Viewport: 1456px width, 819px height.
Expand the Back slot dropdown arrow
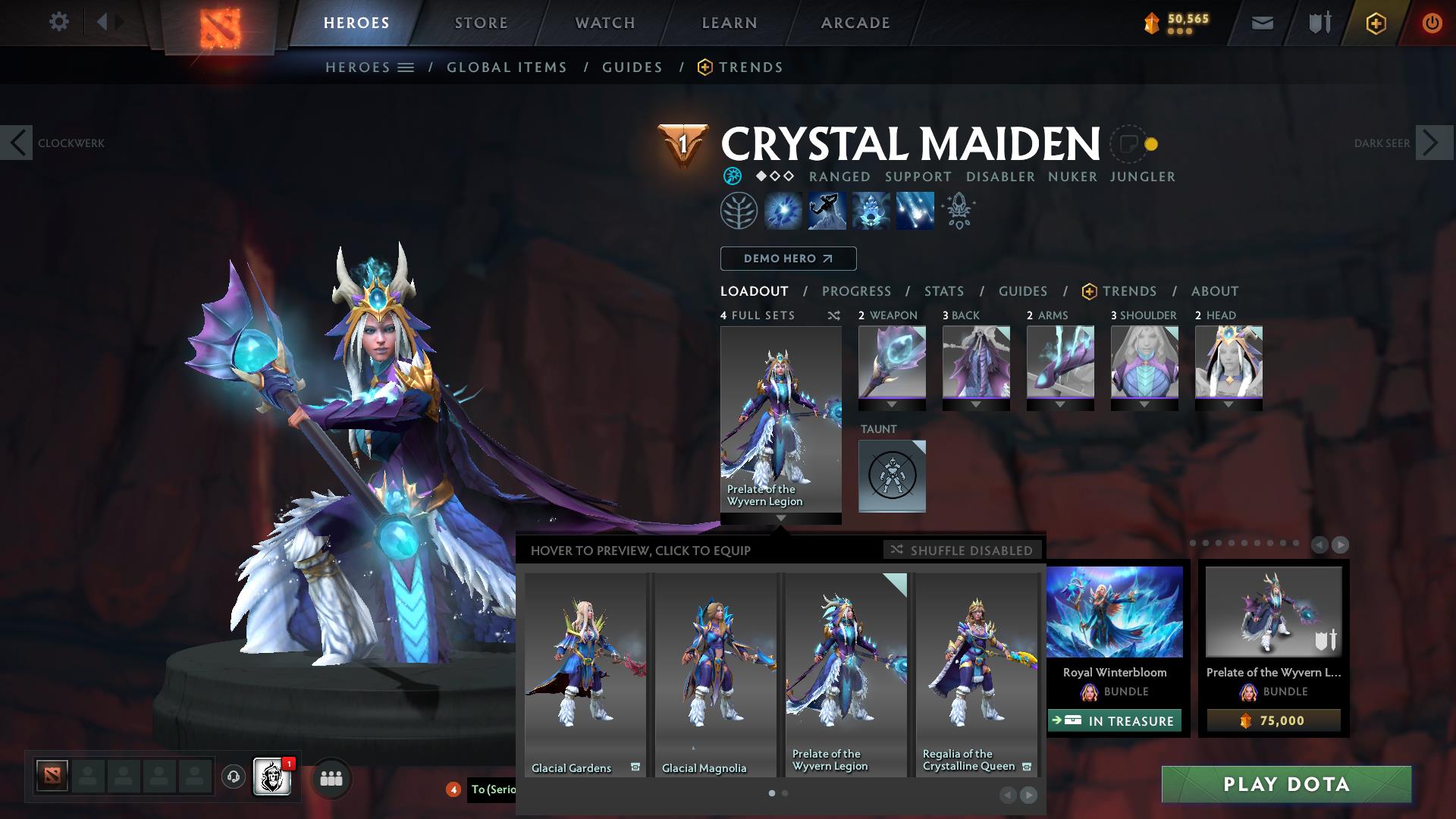click(976, 404)
